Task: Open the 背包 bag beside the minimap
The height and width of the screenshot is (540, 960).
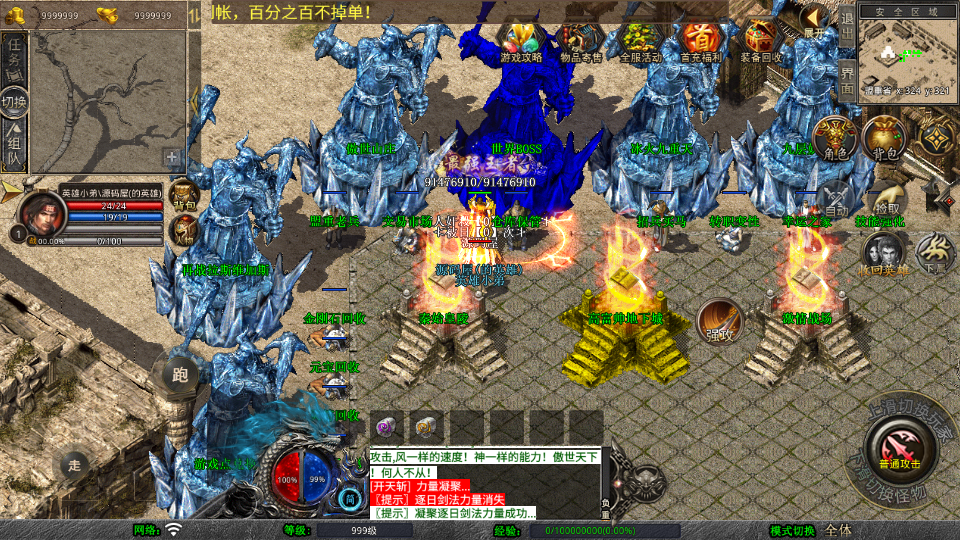Action: click(x=884, y=138)
